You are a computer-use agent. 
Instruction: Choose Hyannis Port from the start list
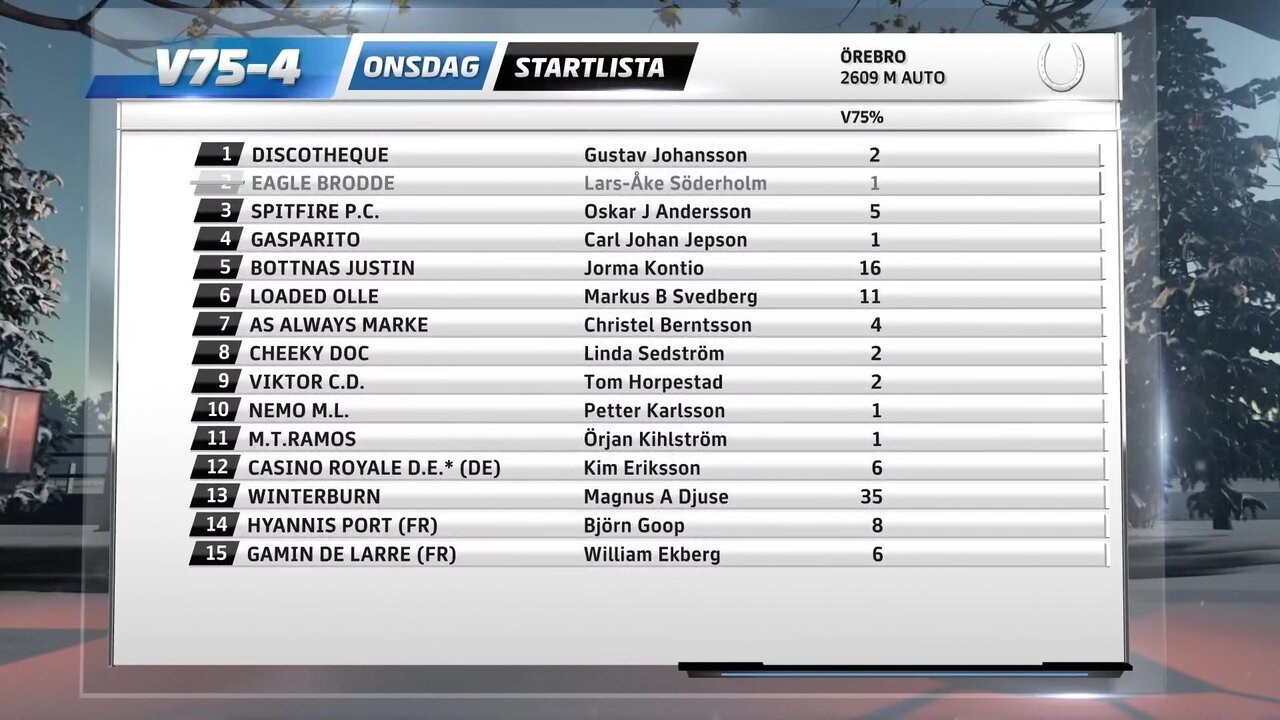pos(342,525)
